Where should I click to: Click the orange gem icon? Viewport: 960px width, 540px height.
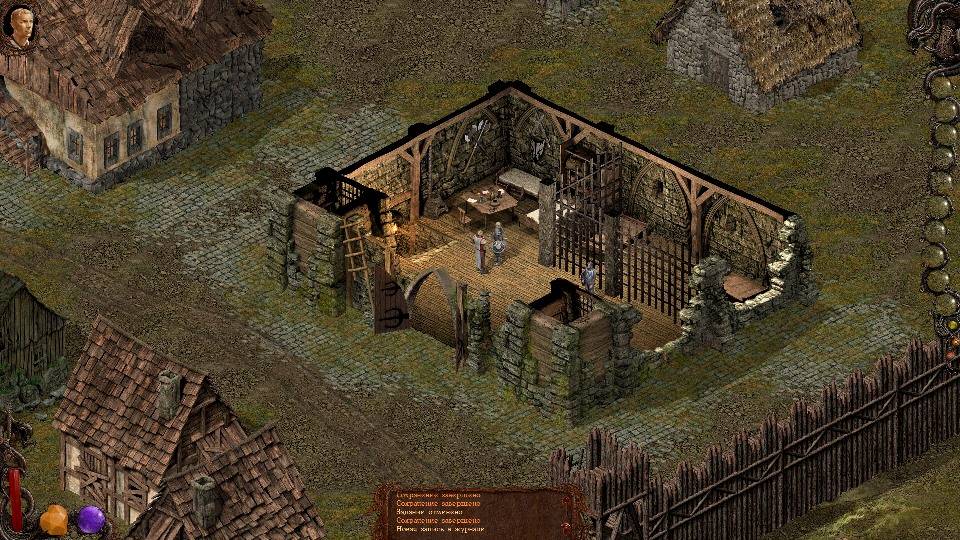(54, 520)
